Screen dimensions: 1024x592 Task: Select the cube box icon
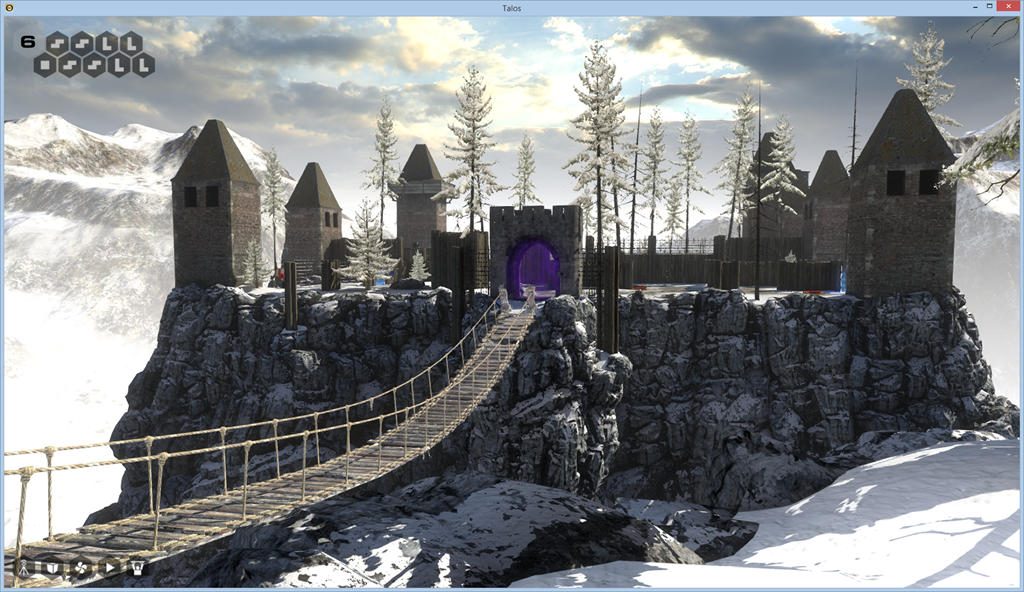[x=52, y=568]
